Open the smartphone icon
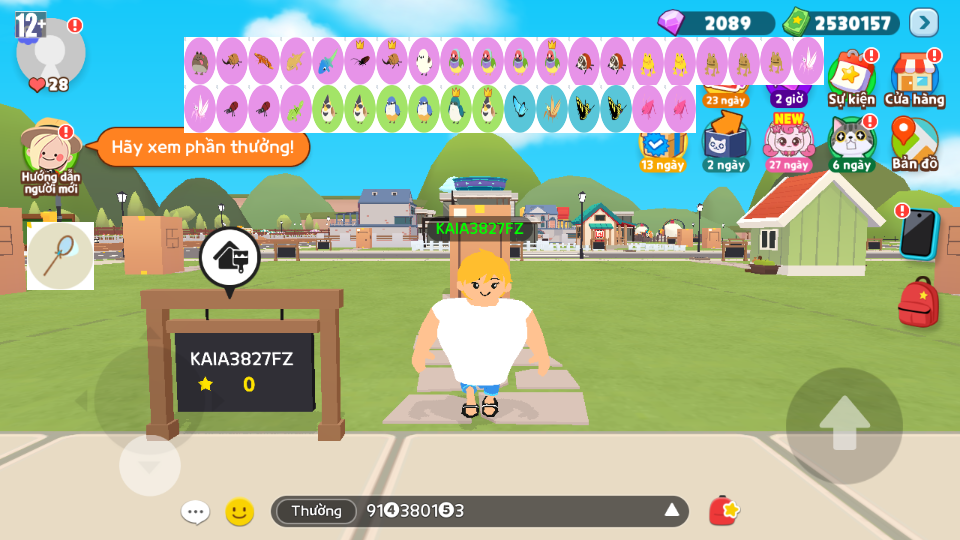Viewport: 960px width, 540px height. [x=917, y=234]
